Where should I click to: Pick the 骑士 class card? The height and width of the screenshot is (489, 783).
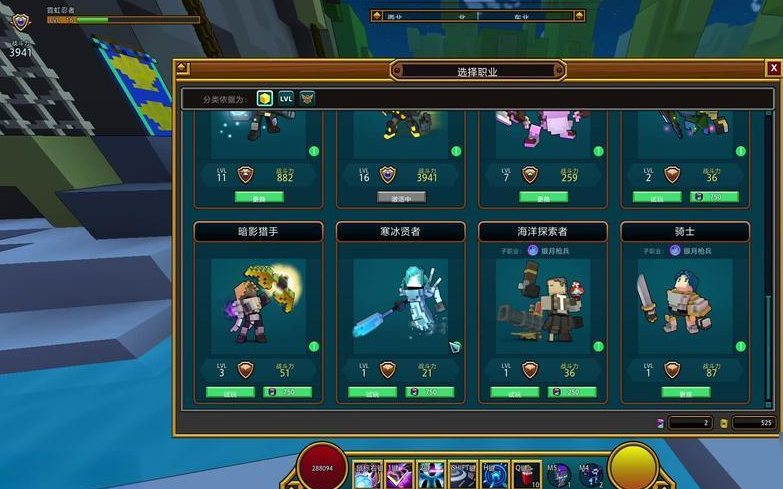point(685,302)
